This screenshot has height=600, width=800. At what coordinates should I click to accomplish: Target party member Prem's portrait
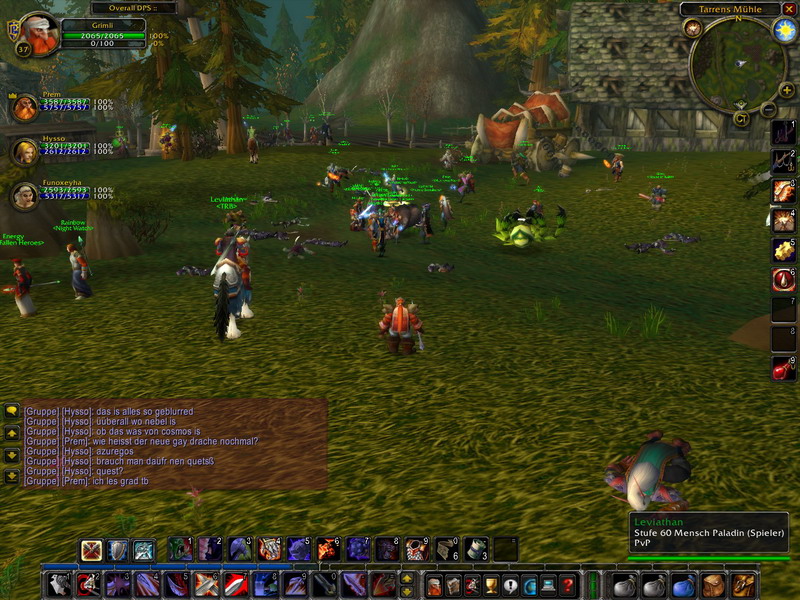point(25,107)
